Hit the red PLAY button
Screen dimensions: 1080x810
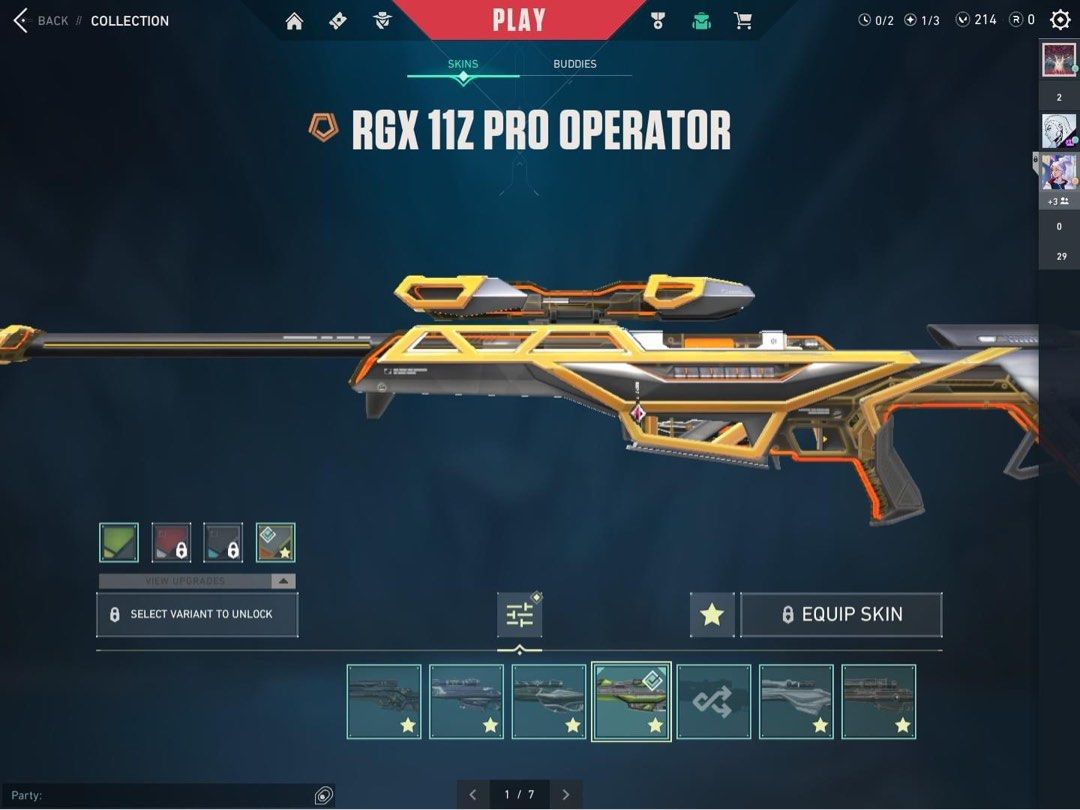pos(519,20)
